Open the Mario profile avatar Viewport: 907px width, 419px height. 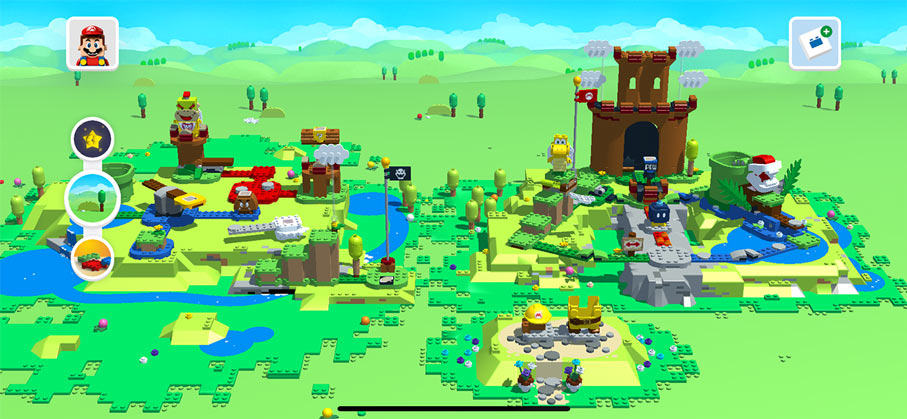pyautogui.click(x=92, y=45)
